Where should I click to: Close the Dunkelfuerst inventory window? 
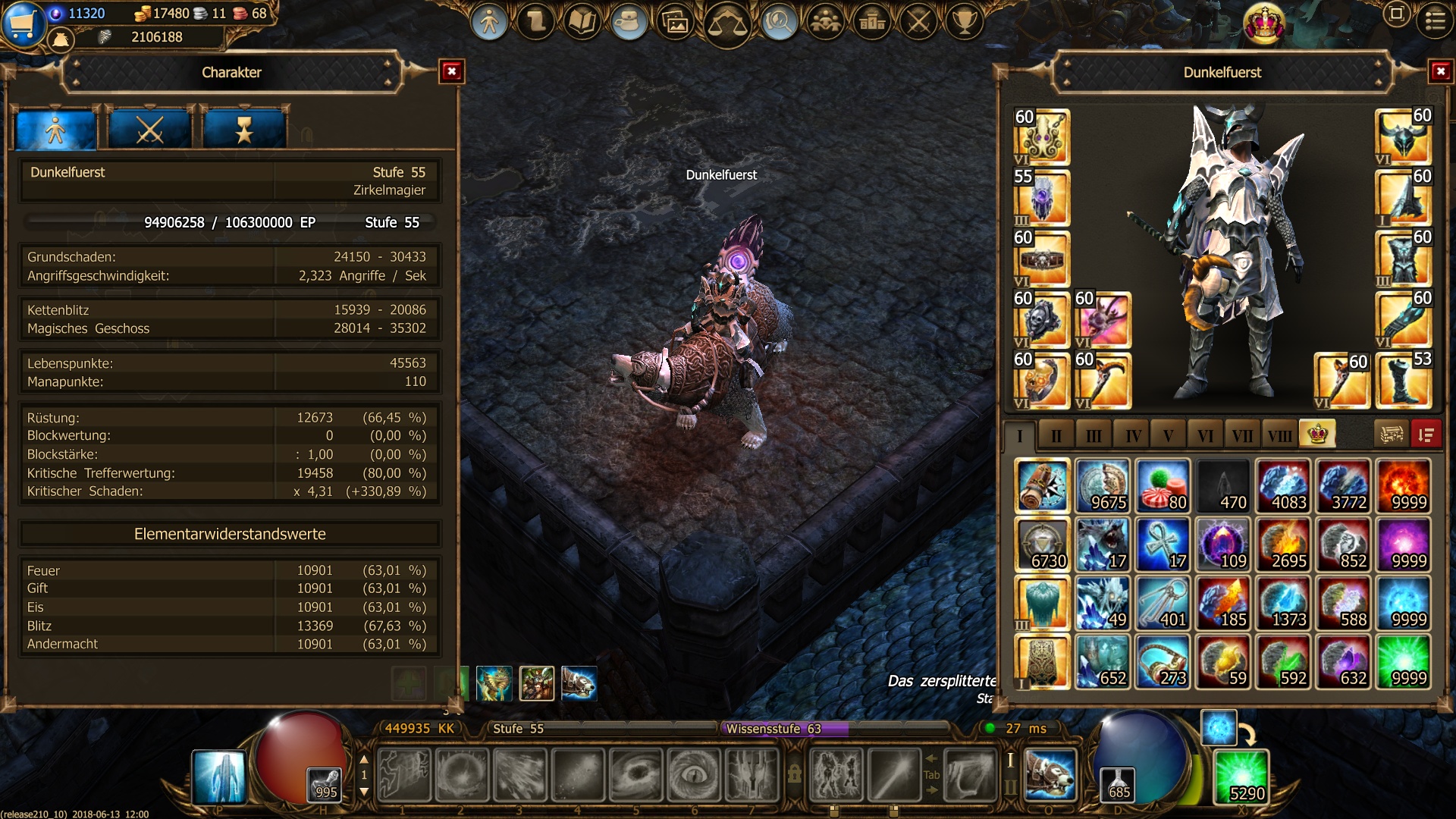1440,72
